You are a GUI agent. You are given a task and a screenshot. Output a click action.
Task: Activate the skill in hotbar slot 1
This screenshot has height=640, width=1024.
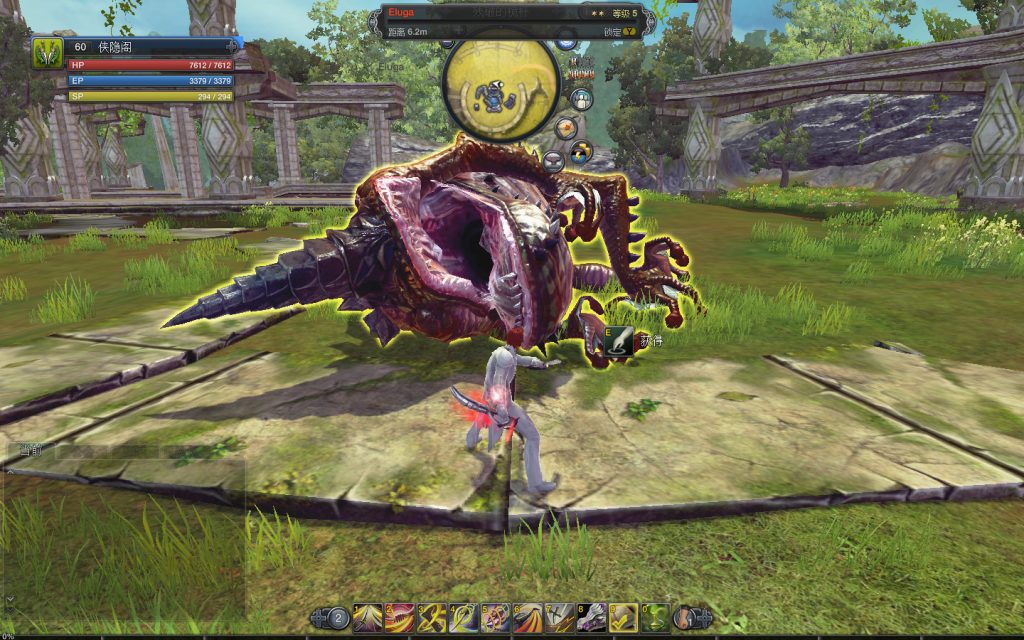click(x=367, y=617)
